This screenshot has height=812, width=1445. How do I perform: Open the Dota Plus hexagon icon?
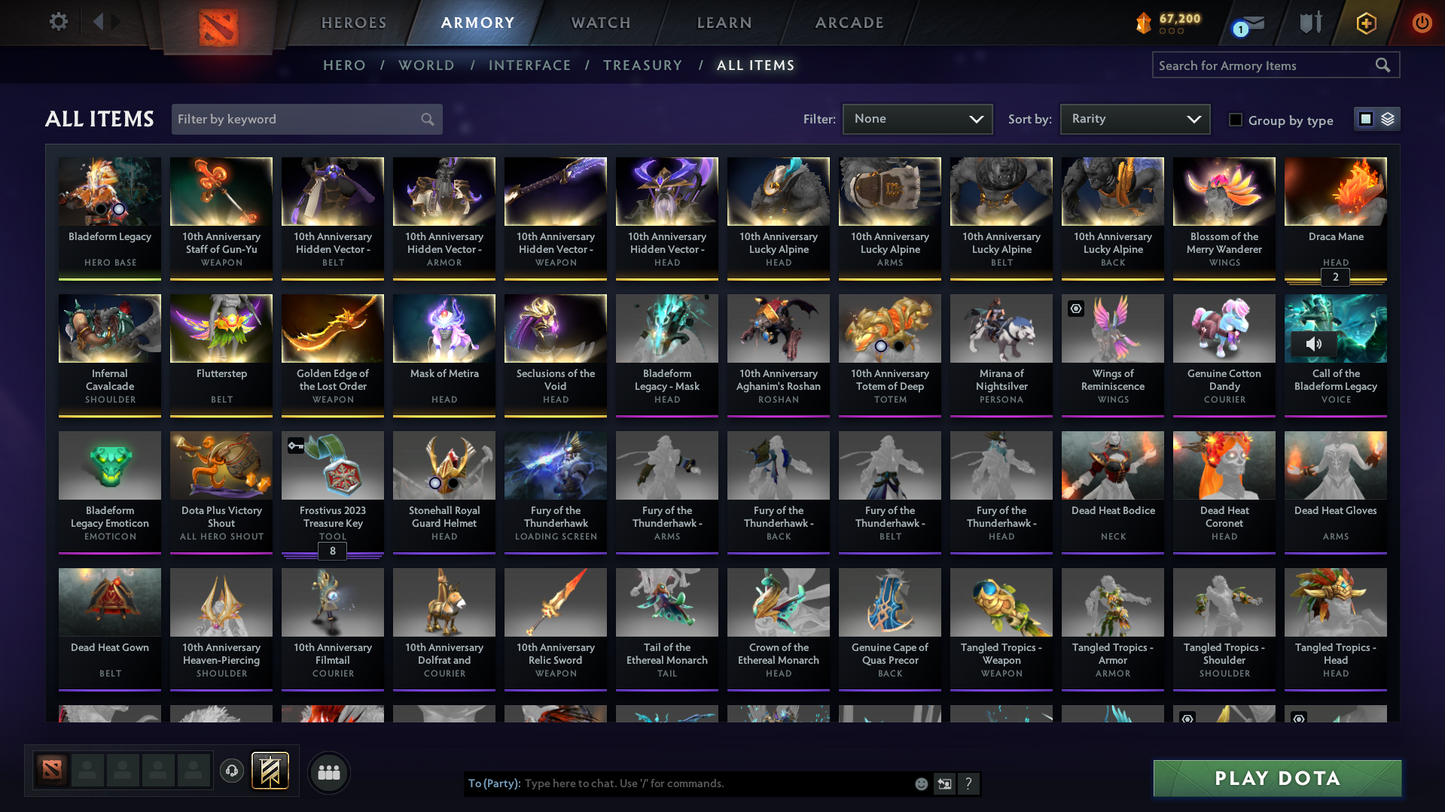pyautogui.click(x=1366, y=22)
